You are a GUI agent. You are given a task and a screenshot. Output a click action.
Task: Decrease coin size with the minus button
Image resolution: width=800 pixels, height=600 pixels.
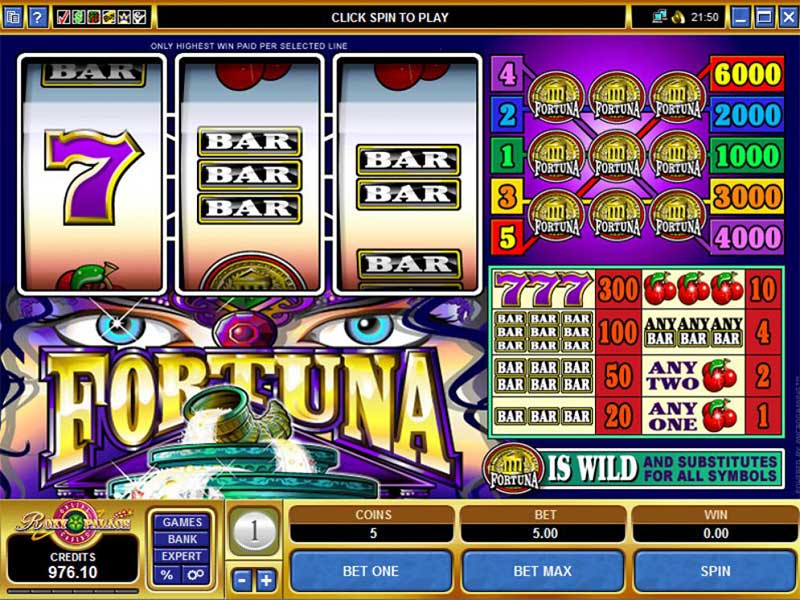[x=241, y=580]
